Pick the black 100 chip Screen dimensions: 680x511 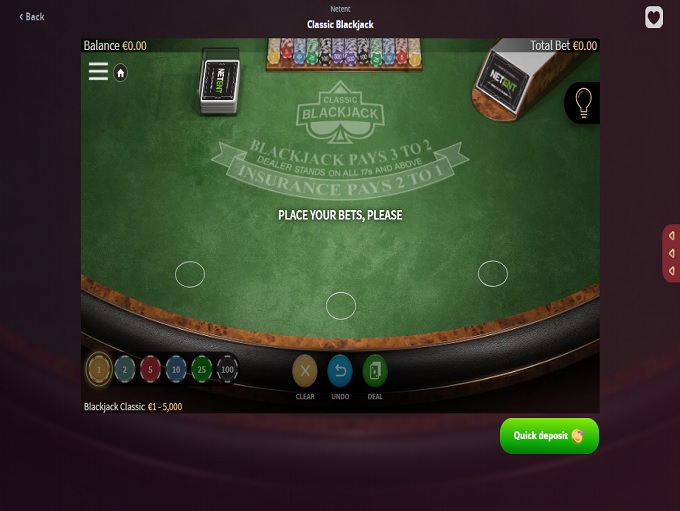228,370
